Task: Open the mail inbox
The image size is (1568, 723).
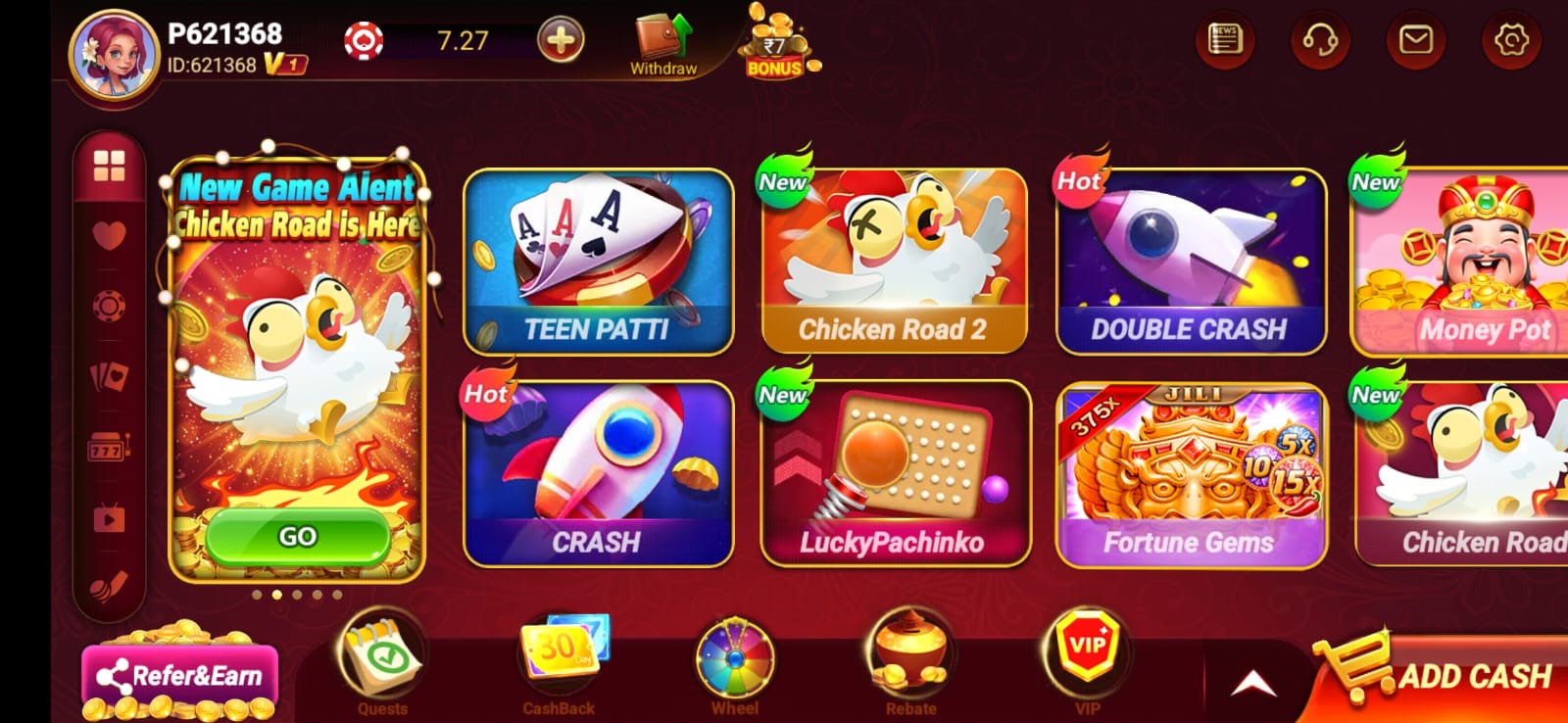Action: (x=1415, y=40)
